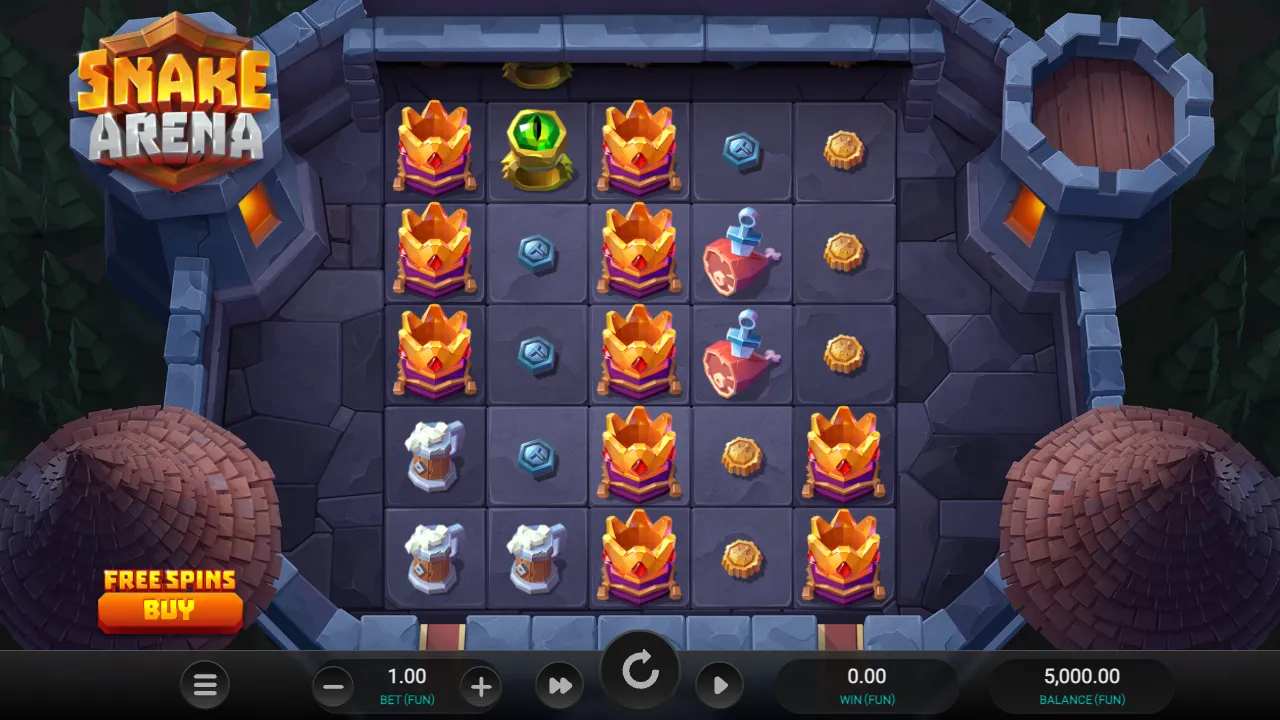
Task: Click a blue hammer token symbol
Action: point(537,253)
